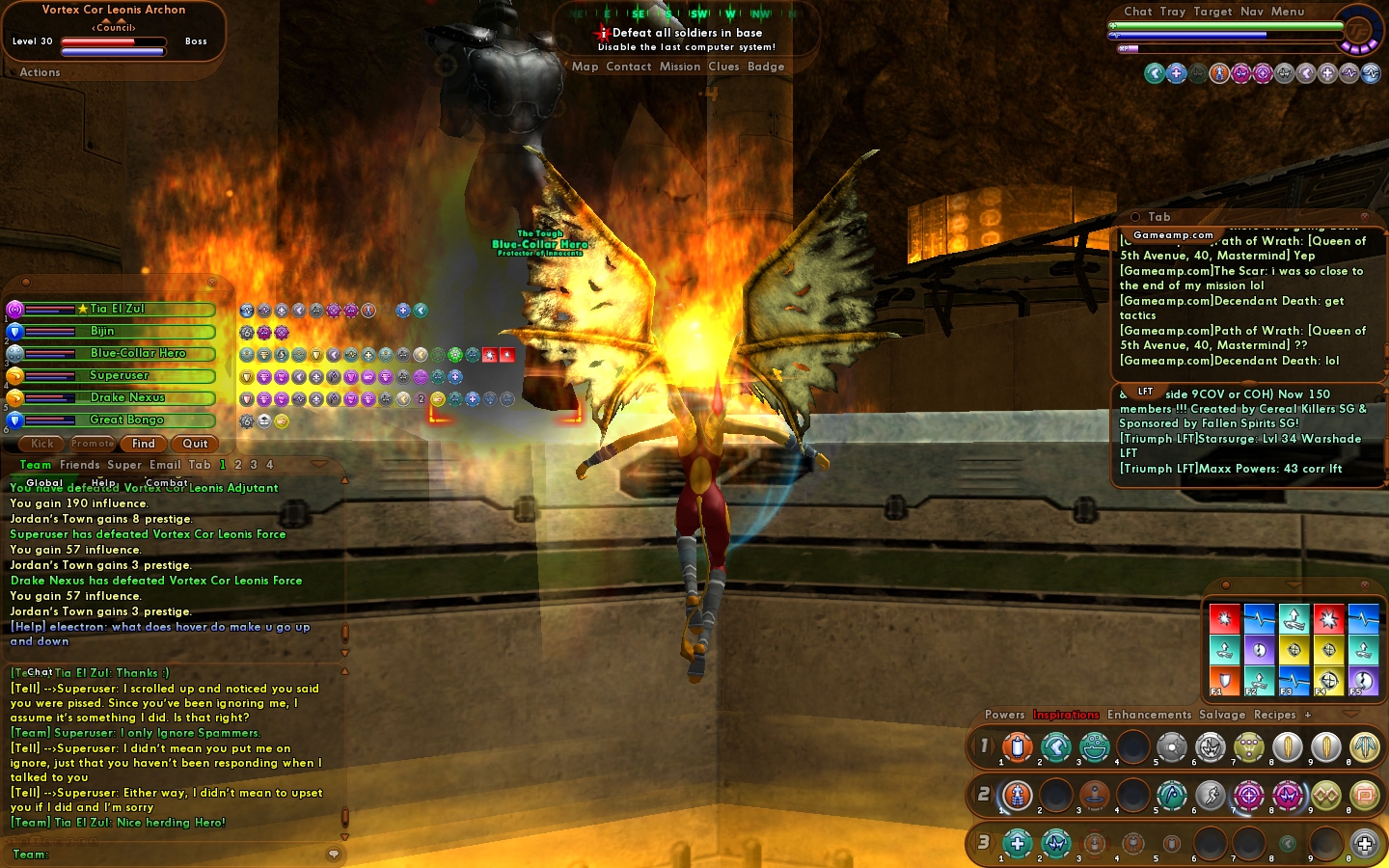The height and width of the screenshot is (868, 1389).
Task: Open the Actions menu for target
Action: pos(40,72)
